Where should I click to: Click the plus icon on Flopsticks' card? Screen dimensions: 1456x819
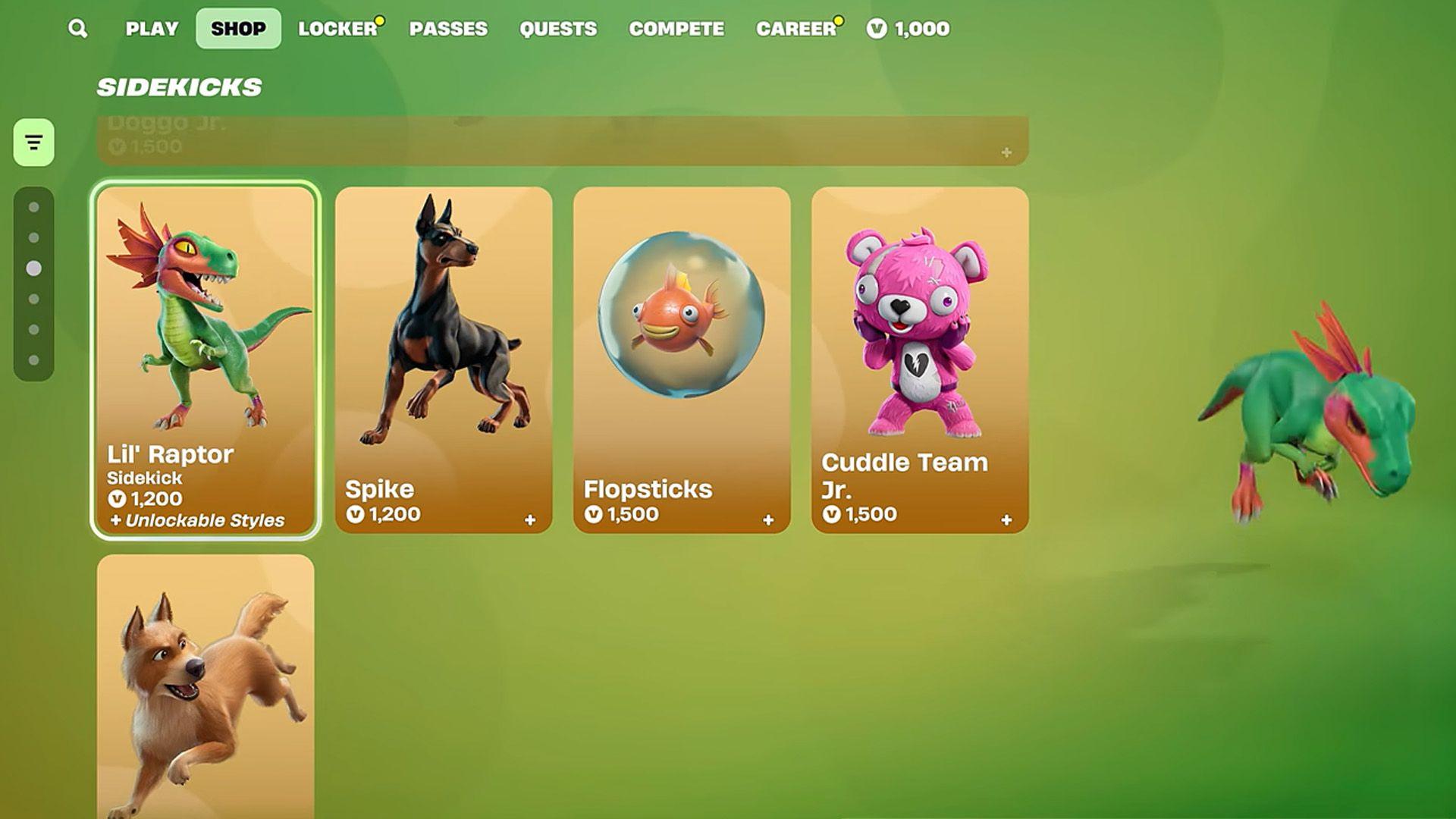tap(769, 520)
